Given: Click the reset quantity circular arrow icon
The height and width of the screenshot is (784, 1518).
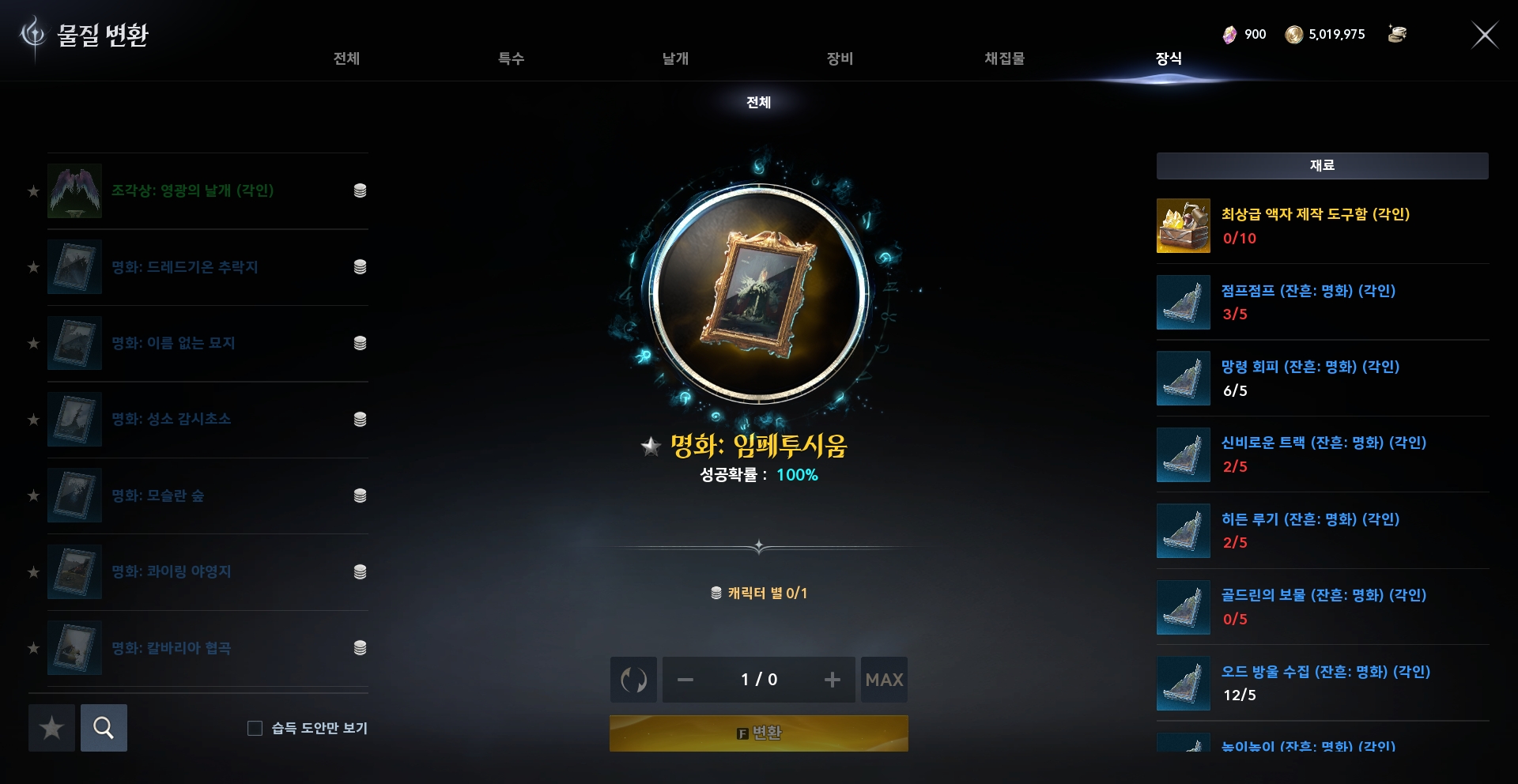Looking at the screenshot, I should pyautogui.click(x=632, y=680).
